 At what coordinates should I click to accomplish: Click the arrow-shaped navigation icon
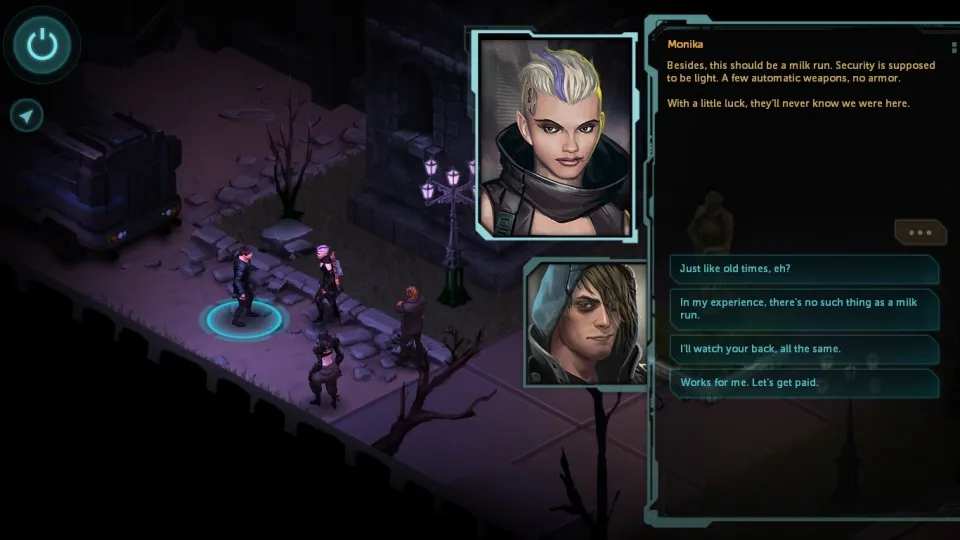point(27,116)
